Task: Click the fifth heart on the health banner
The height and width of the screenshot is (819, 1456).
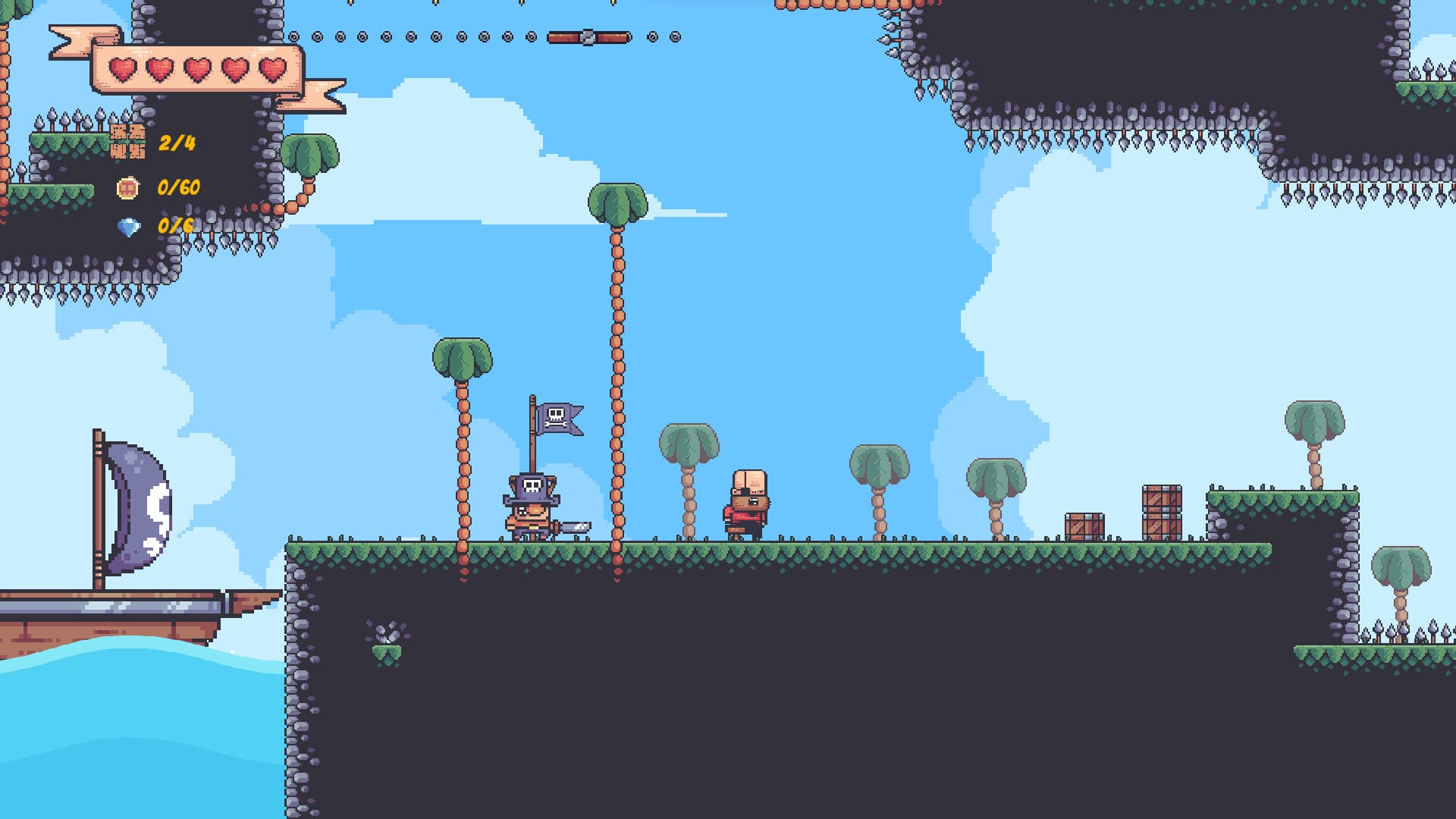Action: pyautogui.click(x=271, y=70)
